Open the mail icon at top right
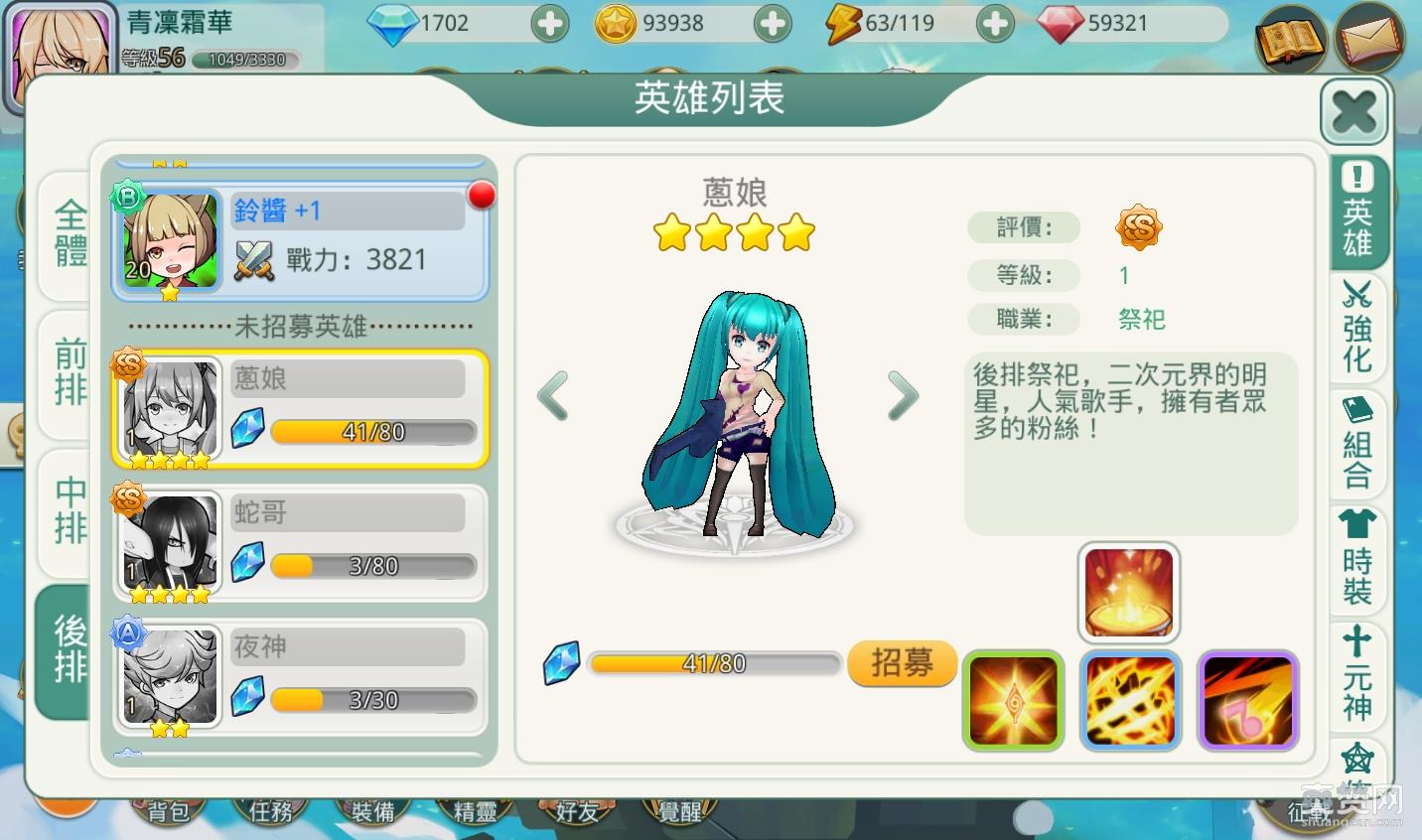The height and width of the screenshot is (840, 1422). pyautogui.click(x=1371, y=42)
